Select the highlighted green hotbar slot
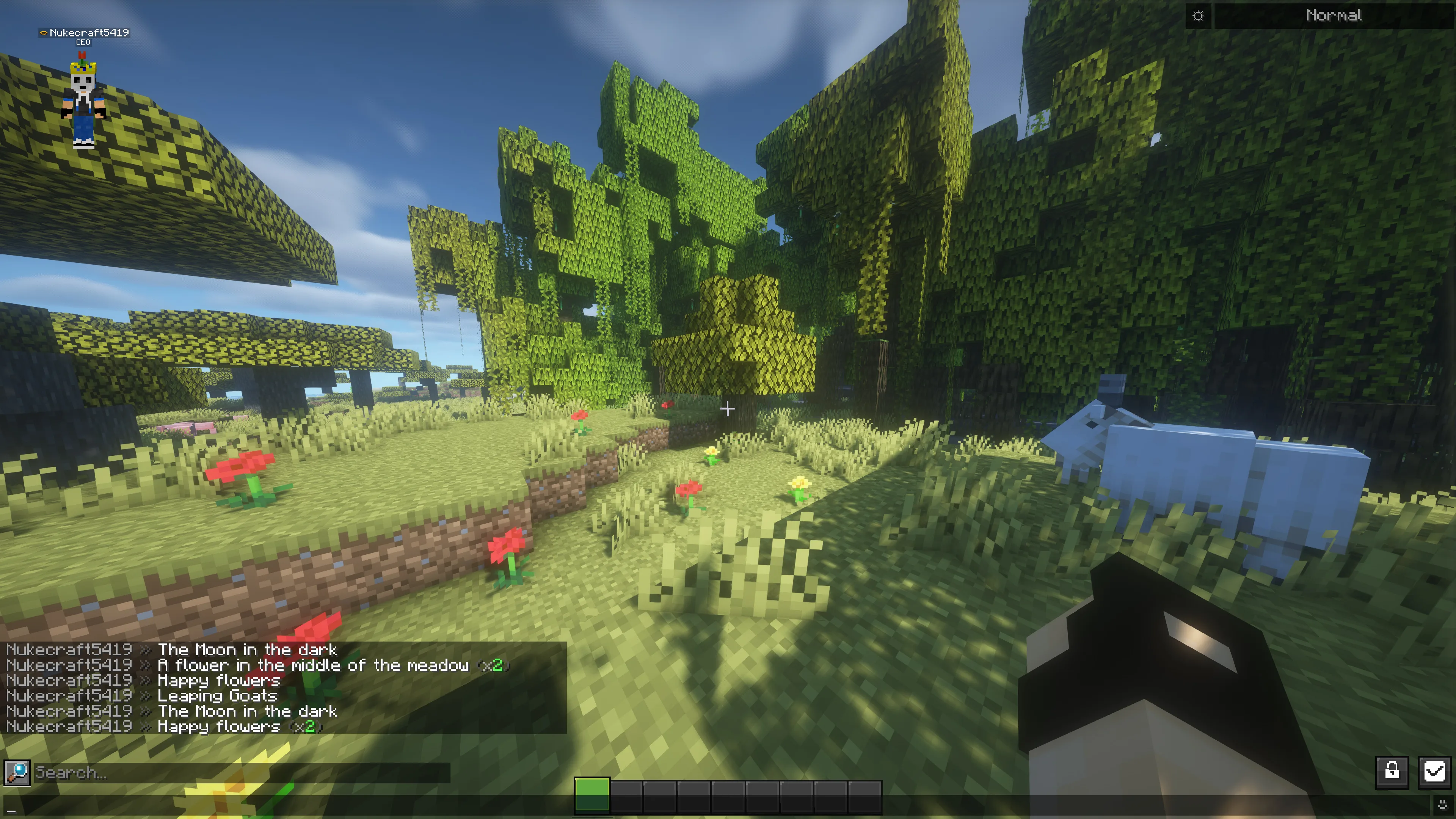Viewport: 1456px width, 819px height. click(592, 795)
